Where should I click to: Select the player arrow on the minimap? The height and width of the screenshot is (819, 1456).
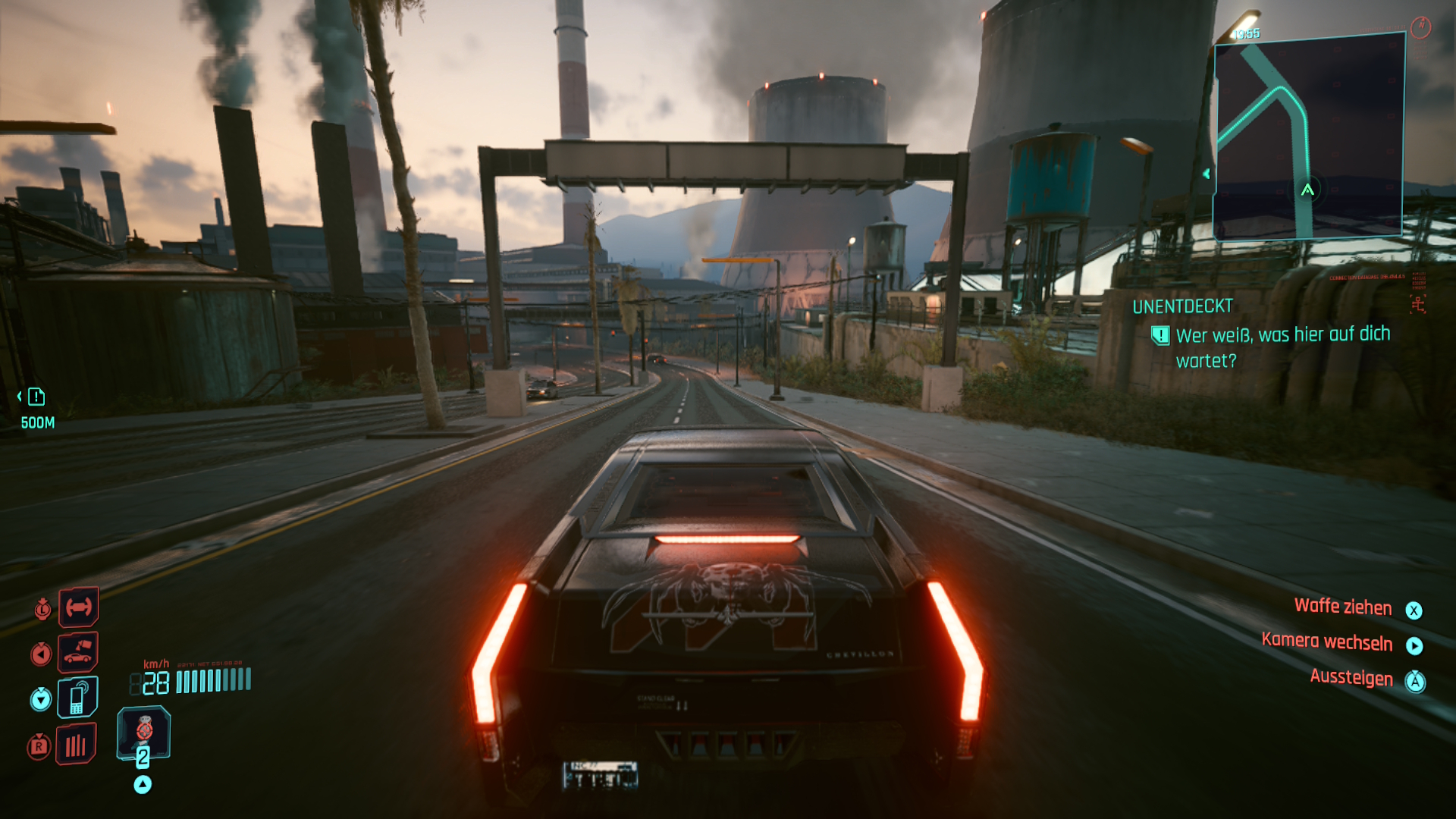[x=1307, y=190]
